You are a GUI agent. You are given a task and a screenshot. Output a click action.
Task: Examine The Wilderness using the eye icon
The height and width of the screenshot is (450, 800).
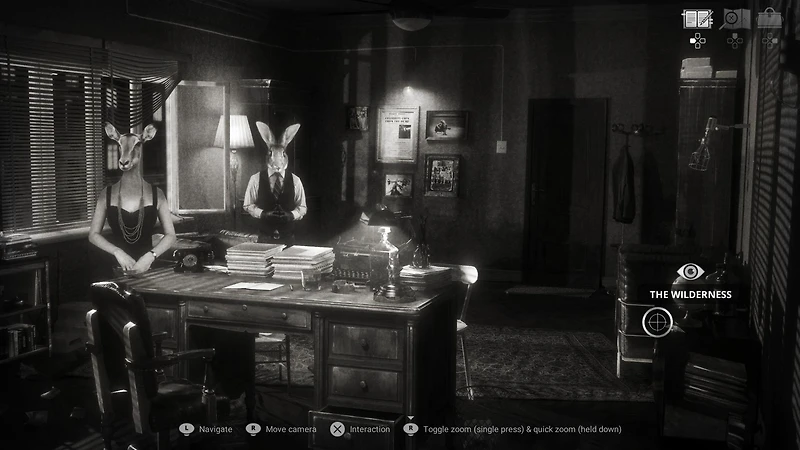(690, 271)
